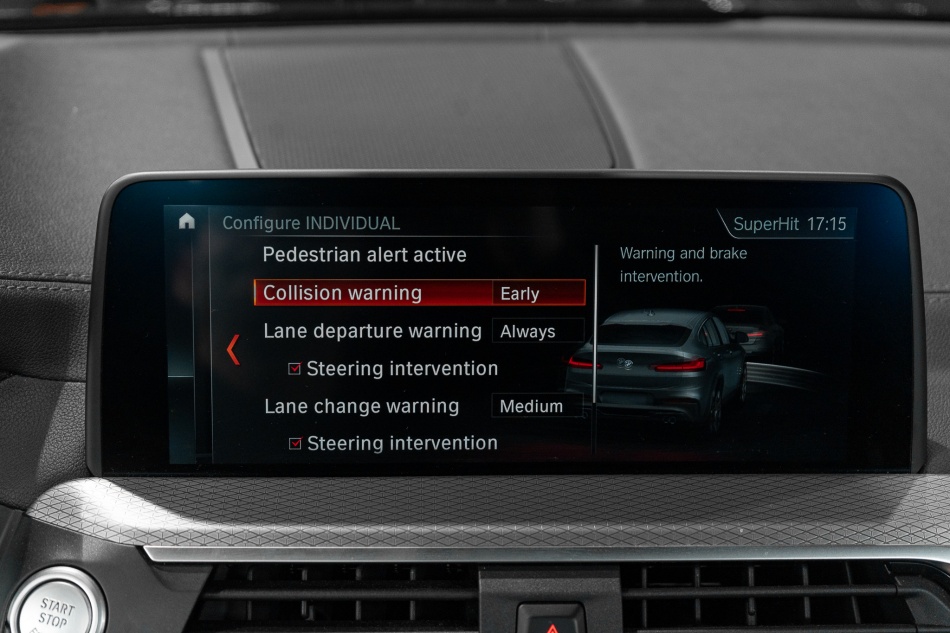Open the Lane departure warning Always value
This screenshot has width=950, height=633.
(x=537, y=331)
